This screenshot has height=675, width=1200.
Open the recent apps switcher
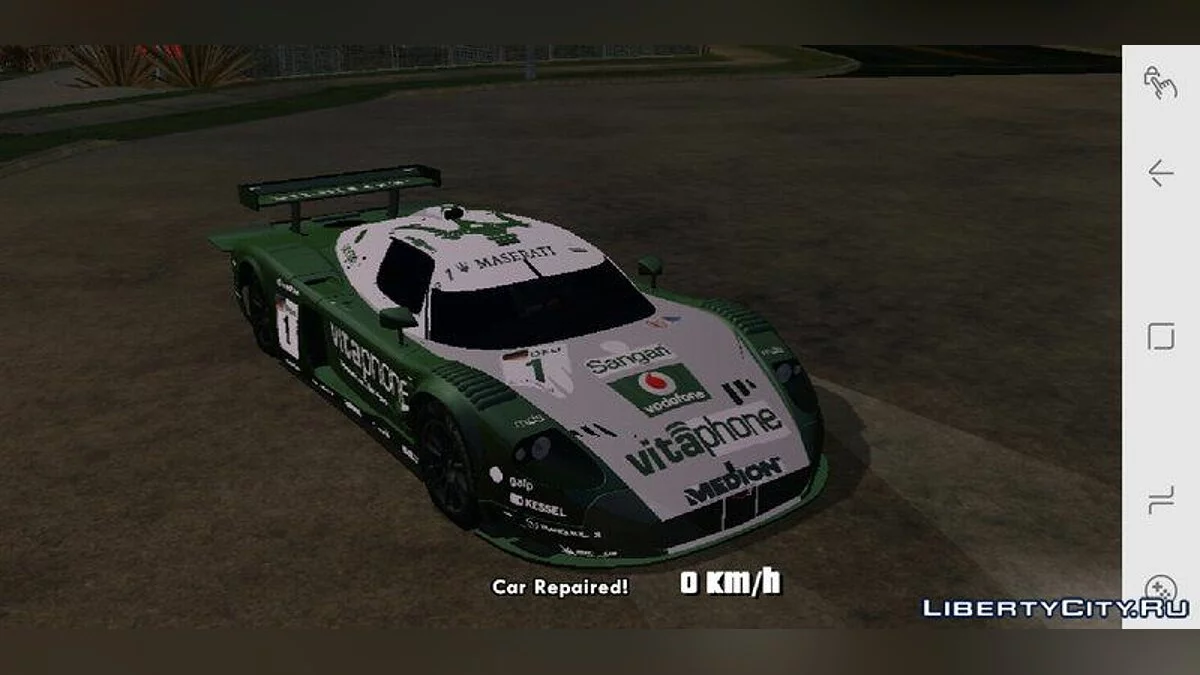click(x=1160, y=499)
